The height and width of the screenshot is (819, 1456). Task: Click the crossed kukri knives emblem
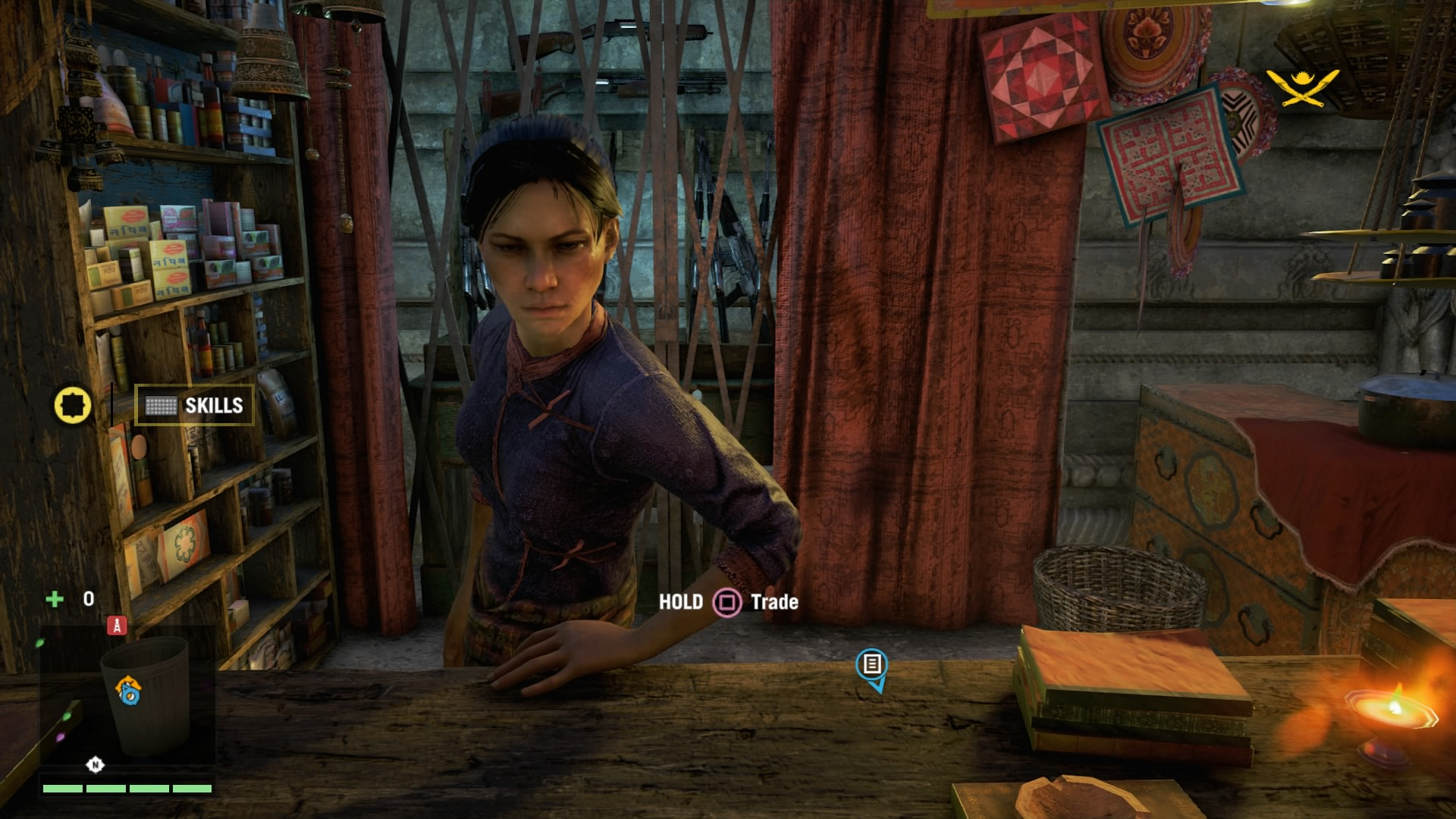click(x=1302, y=88)
